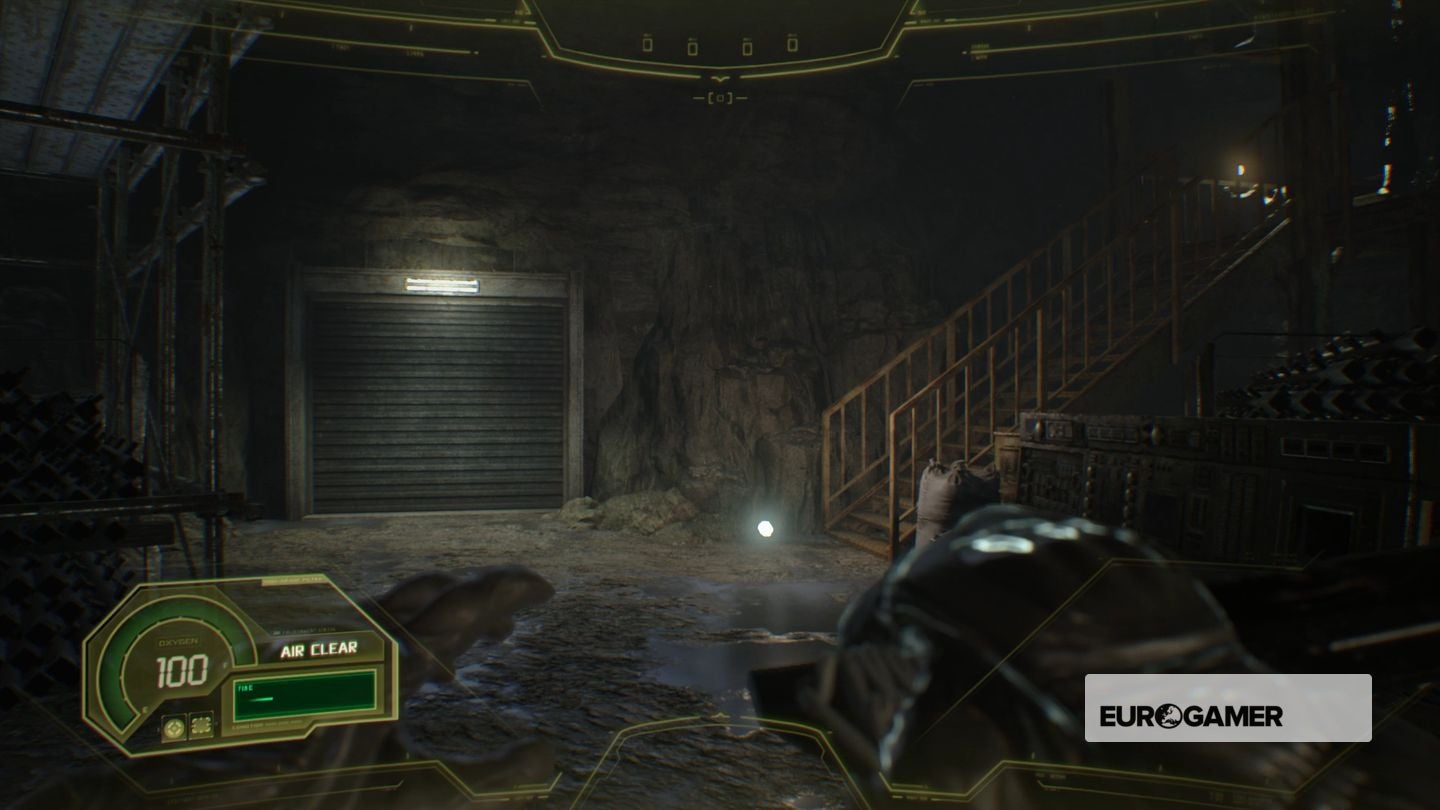The height and width of the screenshot is (810, 1440).
Task: Expand the chevron below the top HUD frame
Action: 721,79
